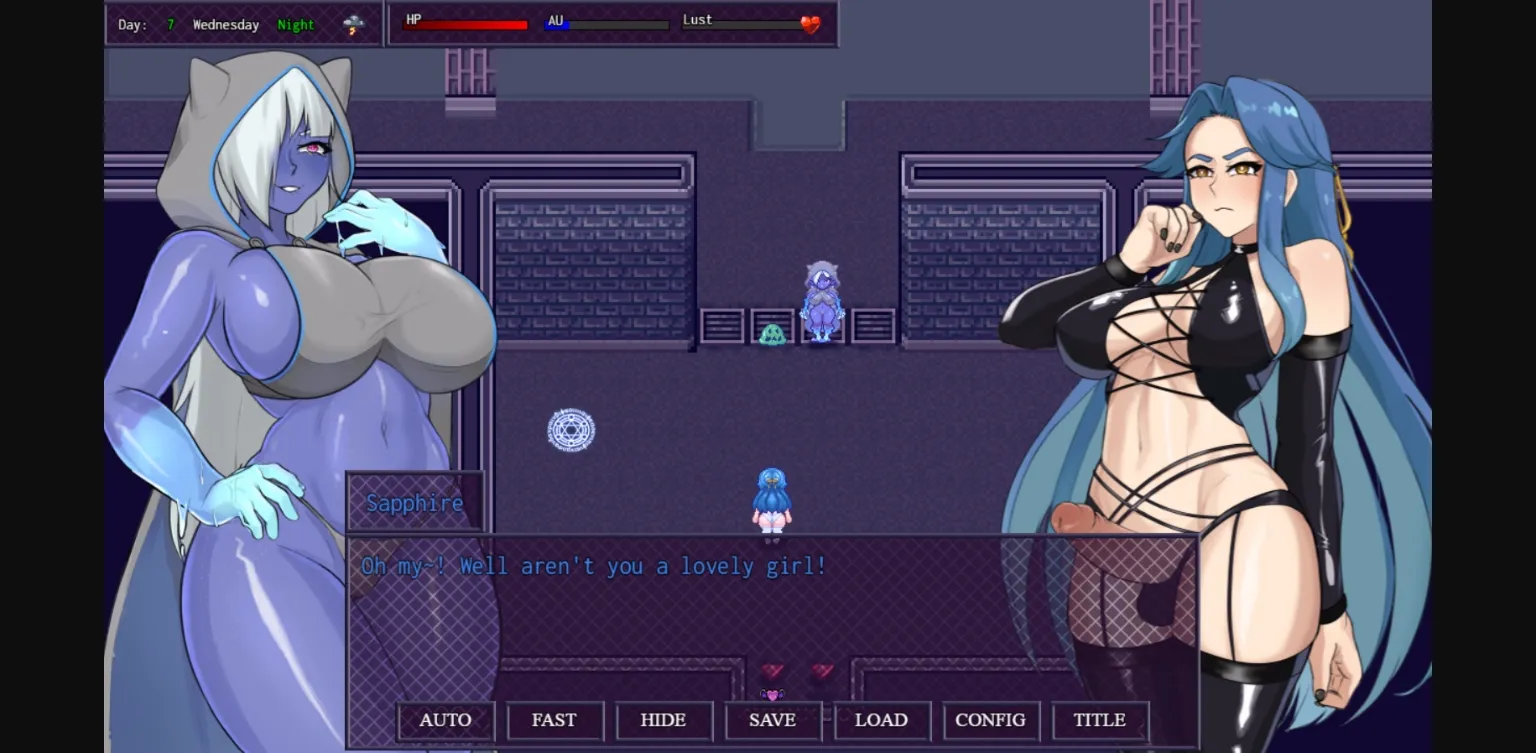Open the LOAD menu

point(881,720)
